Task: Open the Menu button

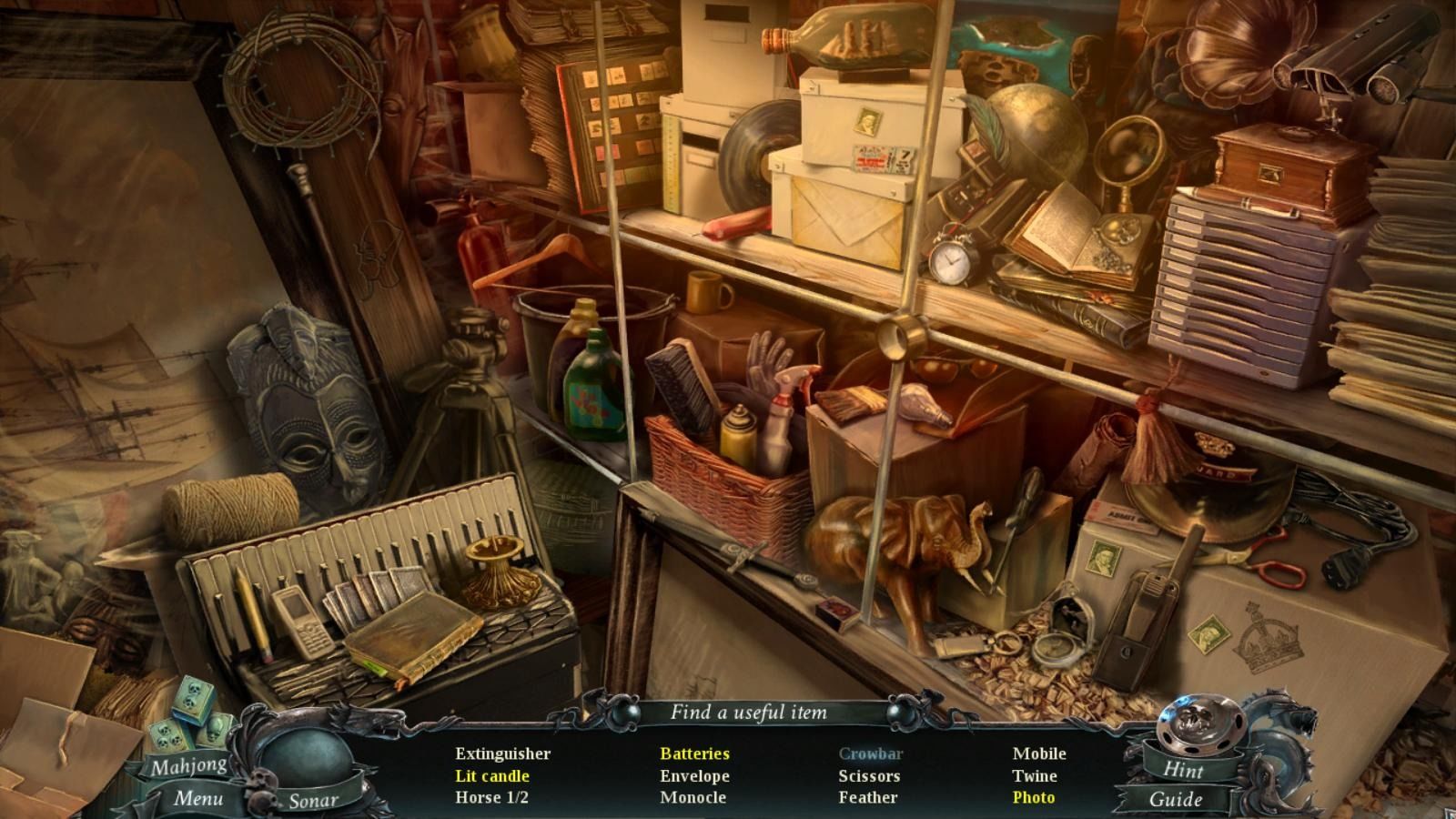Action: 198,798
